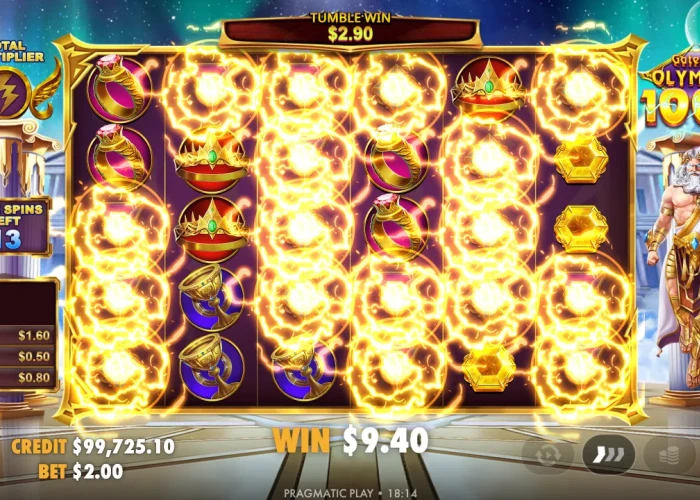Open the autoplay settings button
Screen dimensions: 700x500
coord(548,453)
